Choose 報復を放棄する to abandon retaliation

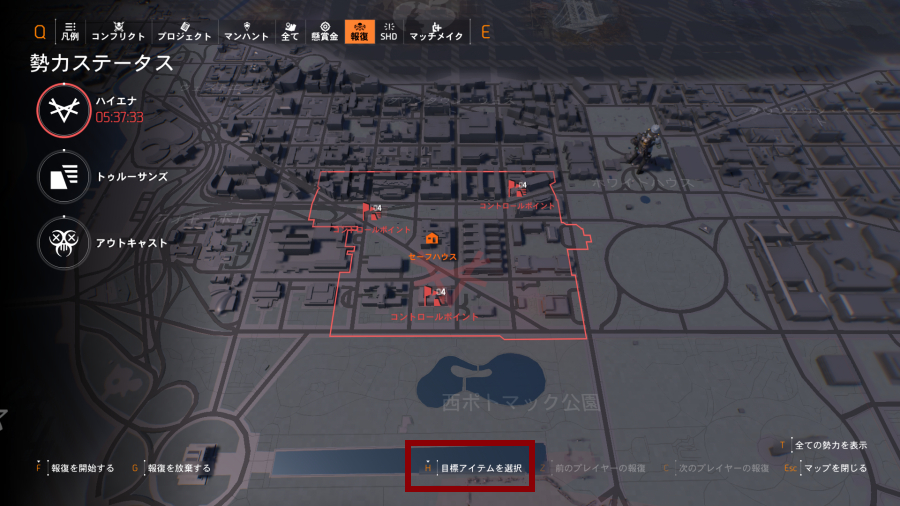179,467
